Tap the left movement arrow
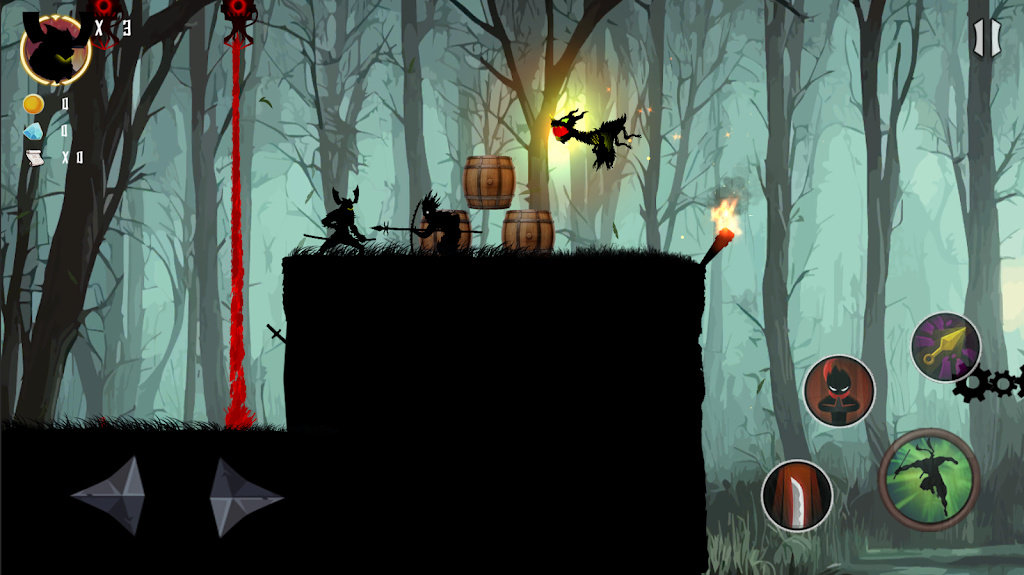The image size is (1024, 575). pos(108,496)
